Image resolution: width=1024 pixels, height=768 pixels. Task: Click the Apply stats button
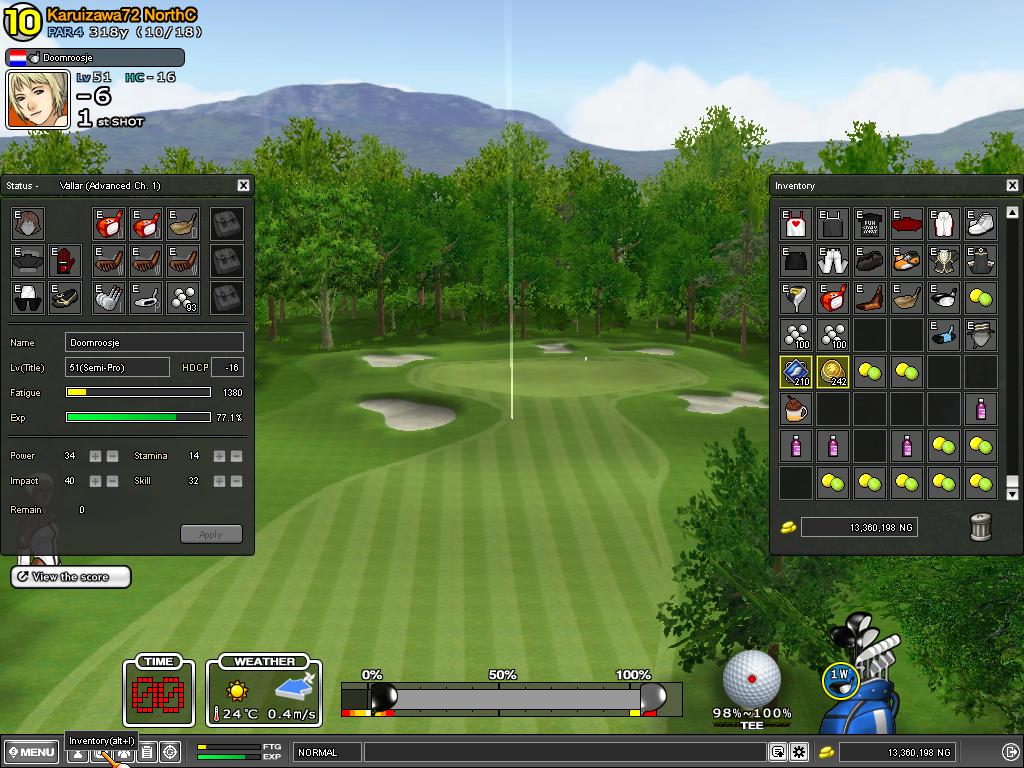(211, 534)
